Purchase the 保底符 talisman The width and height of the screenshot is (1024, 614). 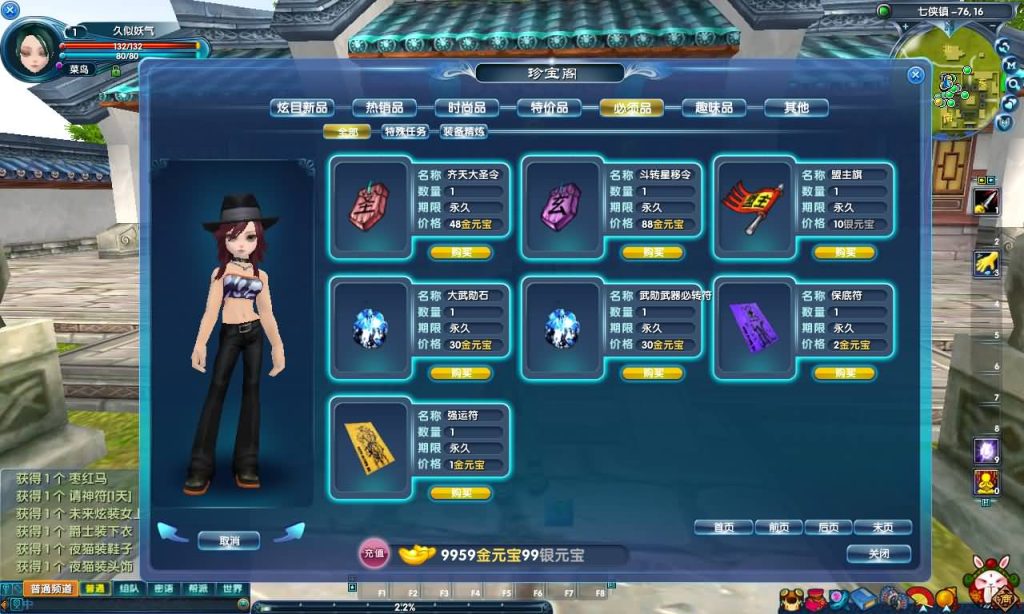pyautogui.click(x=844, y=373)
